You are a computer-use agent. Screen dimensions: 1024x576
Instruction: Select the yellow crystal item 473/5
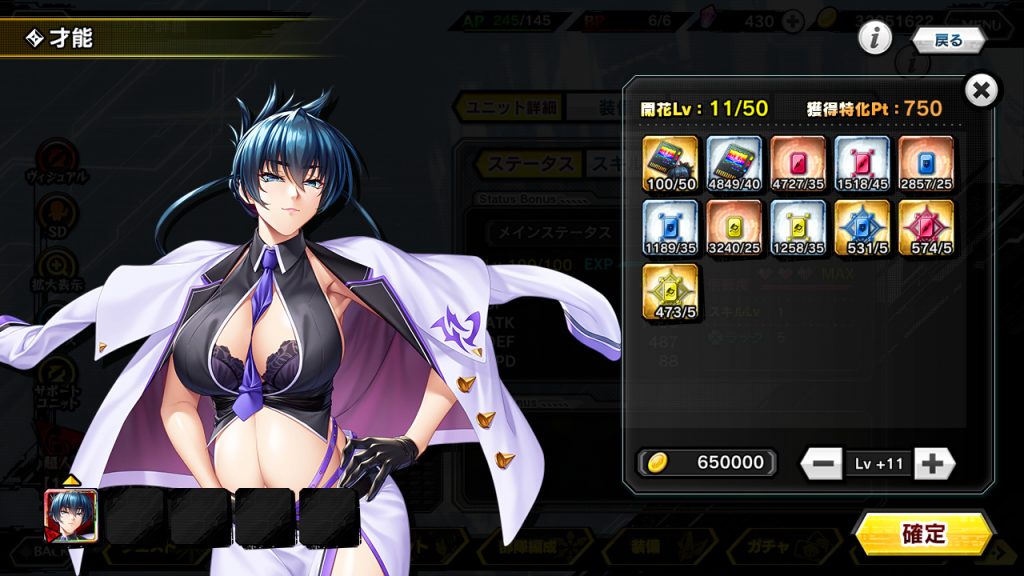(670, 292)
